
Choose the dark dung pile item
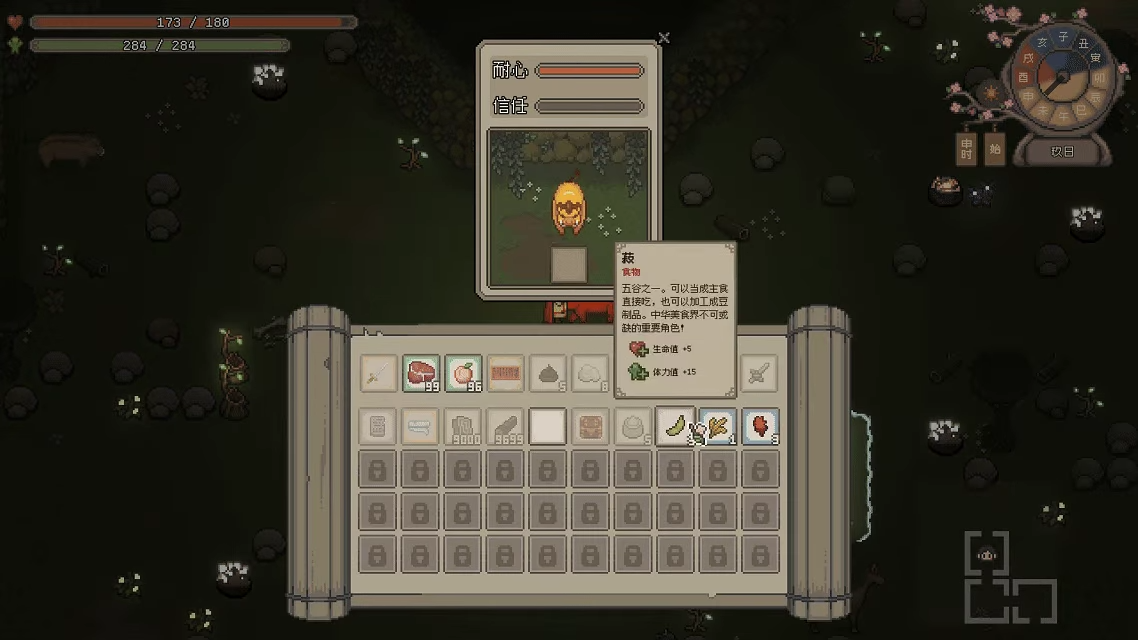point(548,374)
